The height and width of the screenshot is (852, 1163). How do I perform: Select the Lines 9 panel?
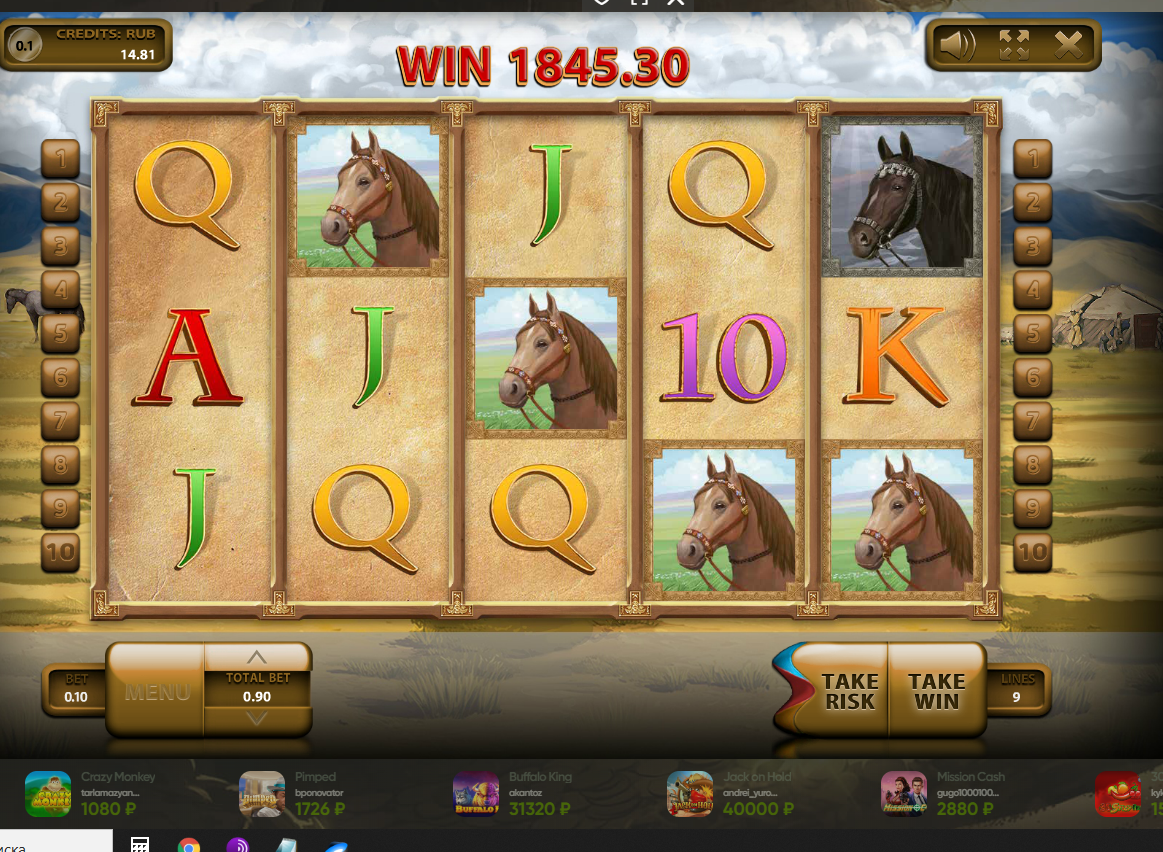1016,690
